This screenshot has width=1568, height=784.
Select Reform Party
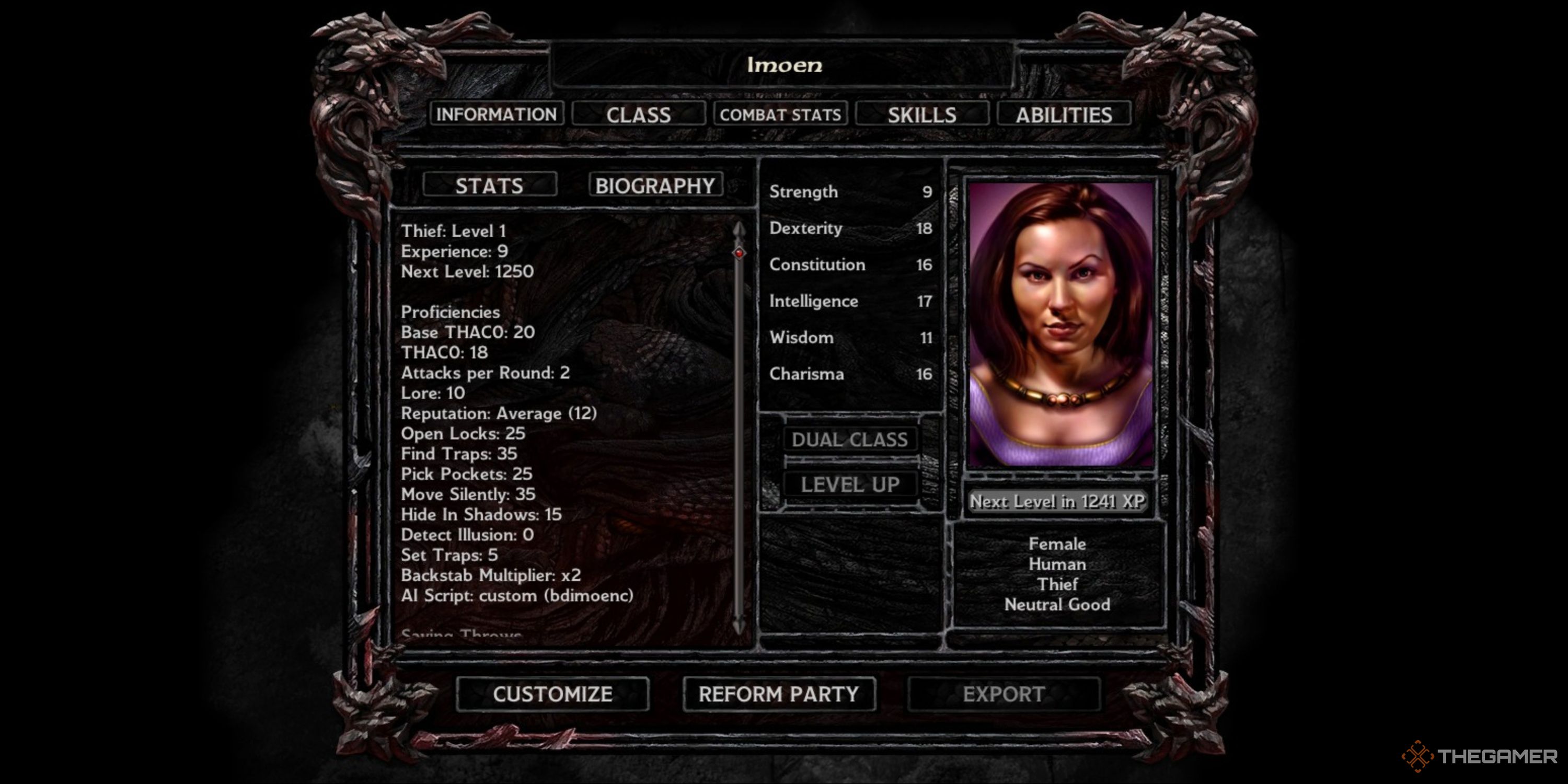click(x=779, y=694)
